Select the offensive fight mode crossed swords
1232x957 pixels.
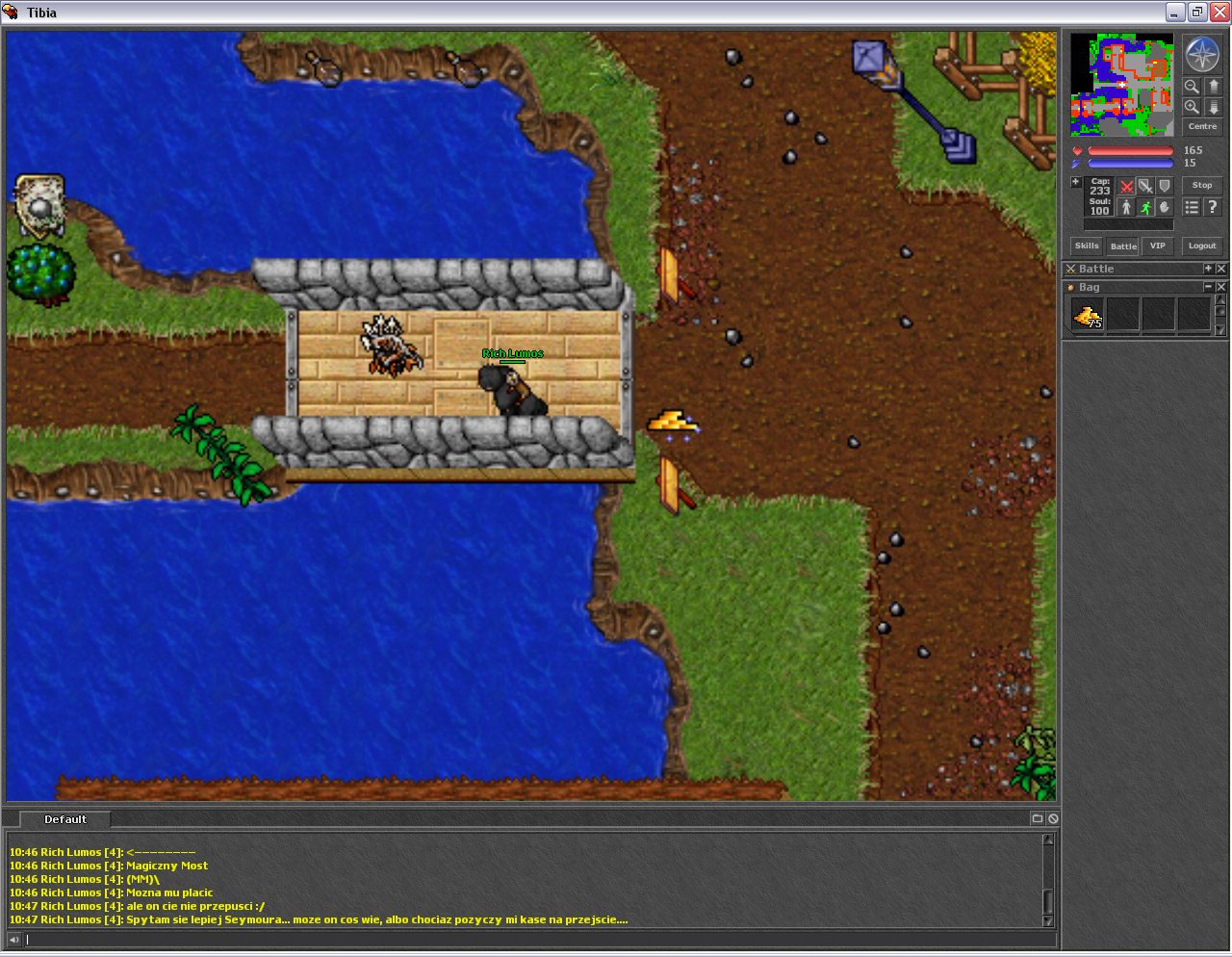point(1126,185)
